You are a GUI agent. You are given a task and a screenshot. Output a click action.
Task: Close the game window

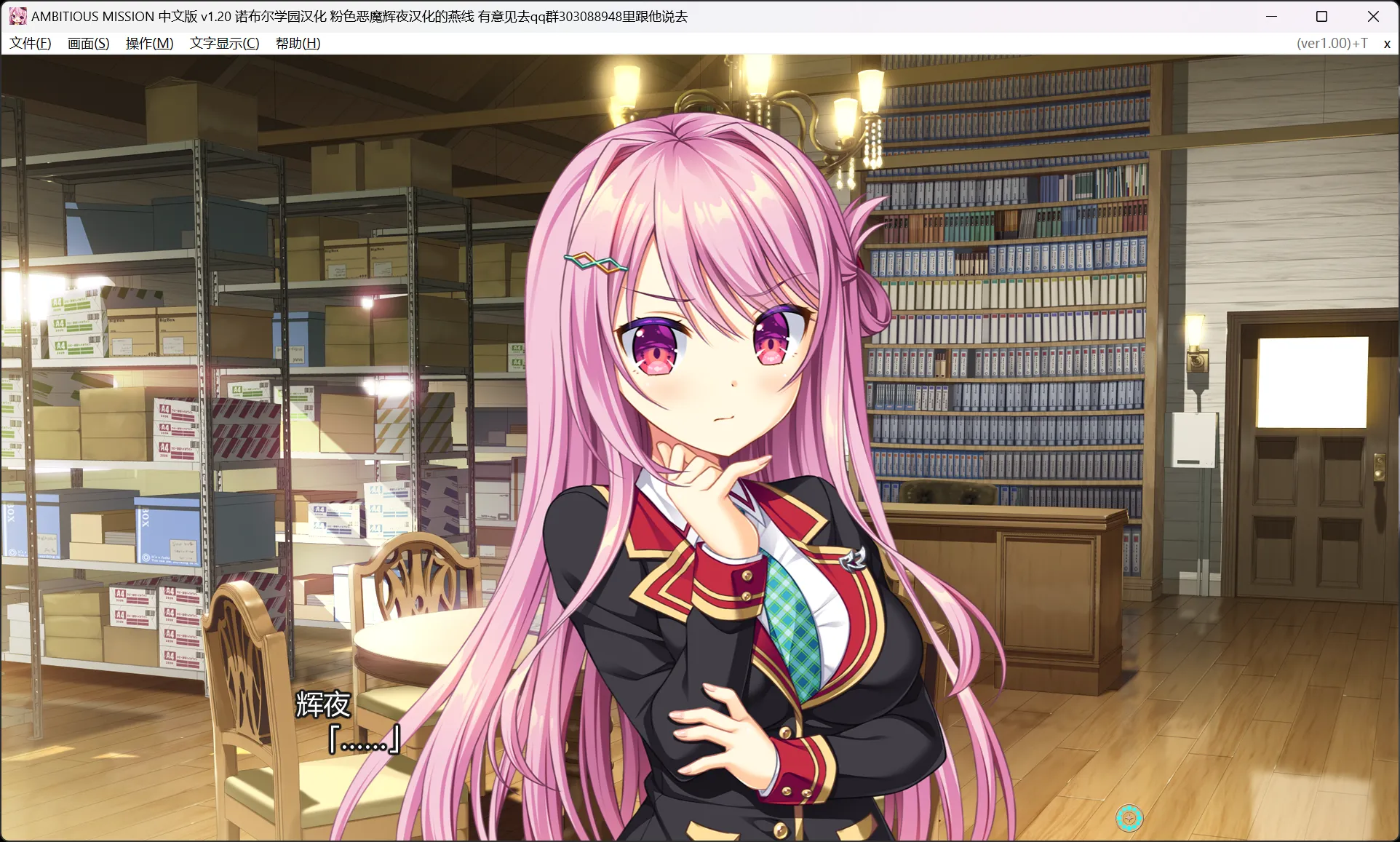click(x=1374, y=15)
